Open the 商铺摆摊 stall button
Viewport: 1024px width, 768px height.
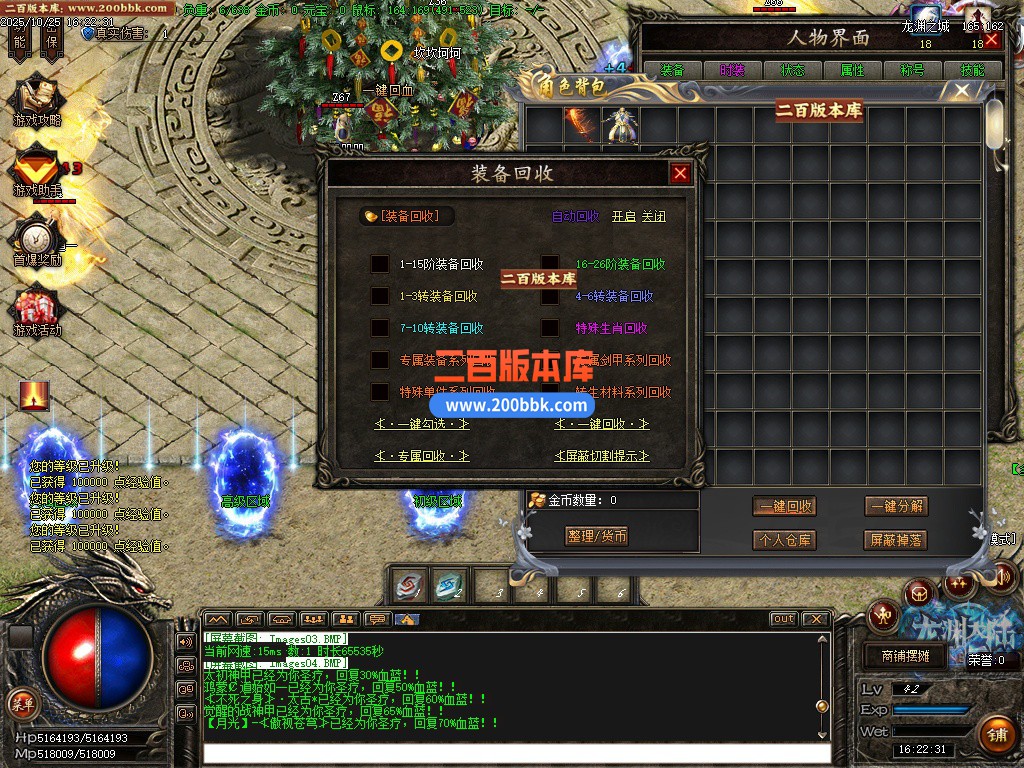click(905, 657)
